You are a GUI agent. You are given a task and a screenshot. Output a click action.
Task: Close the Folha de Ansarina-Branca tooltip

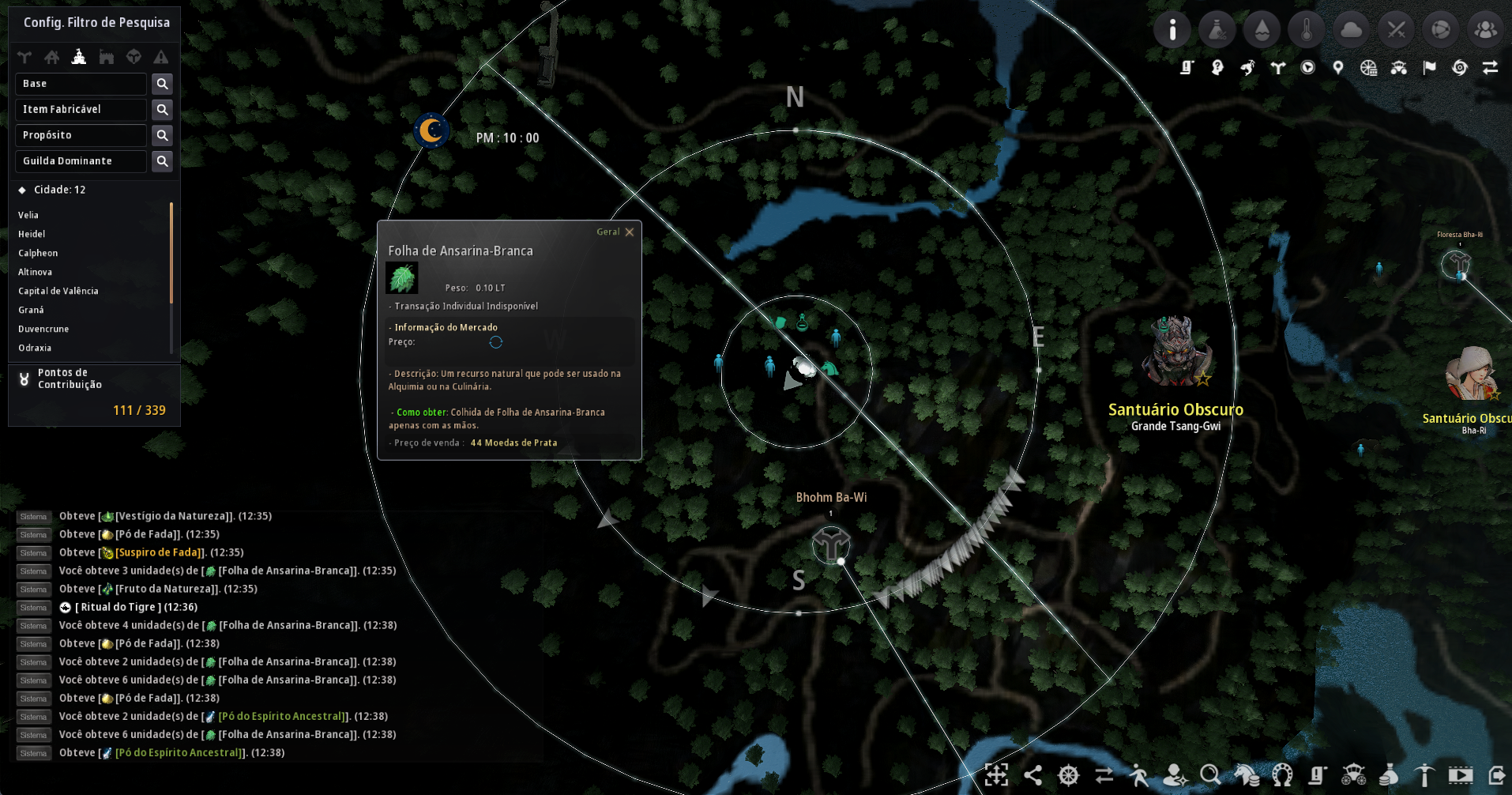[630, 232]
